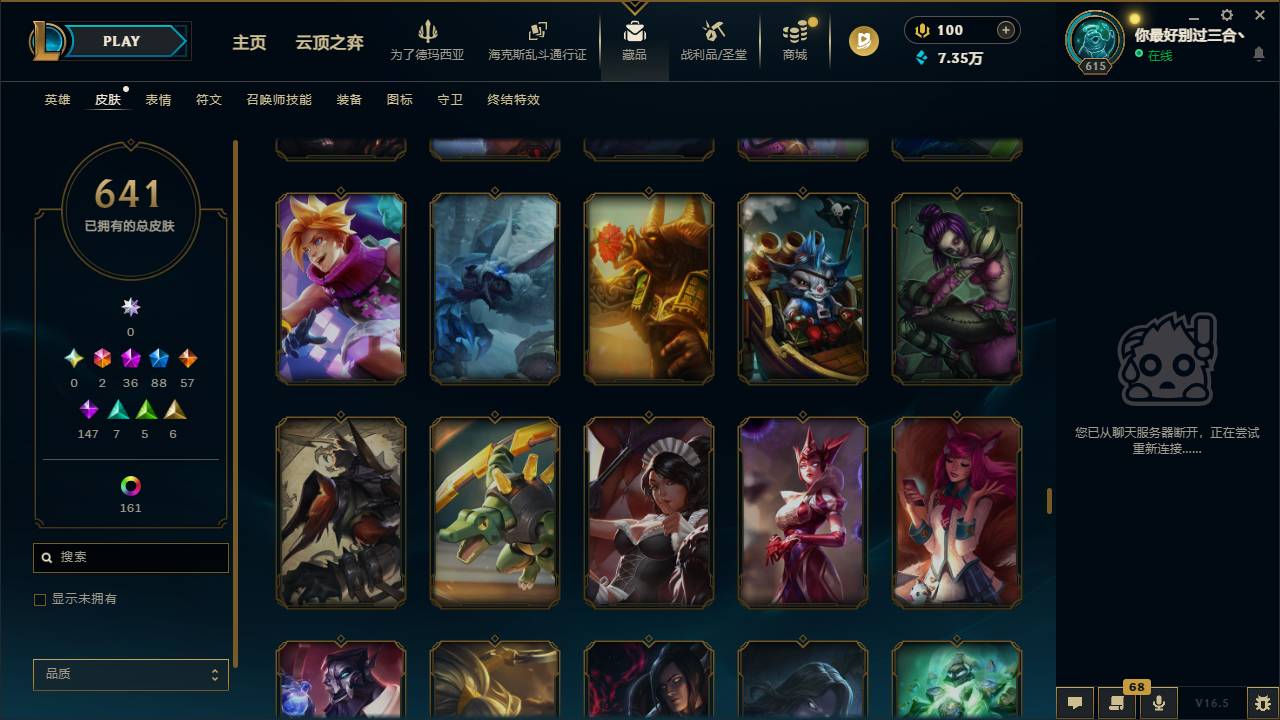This screenshot has height=720, width=1280.
Task: Select the 表情 emotes tab
Action: tap(159, 100)
